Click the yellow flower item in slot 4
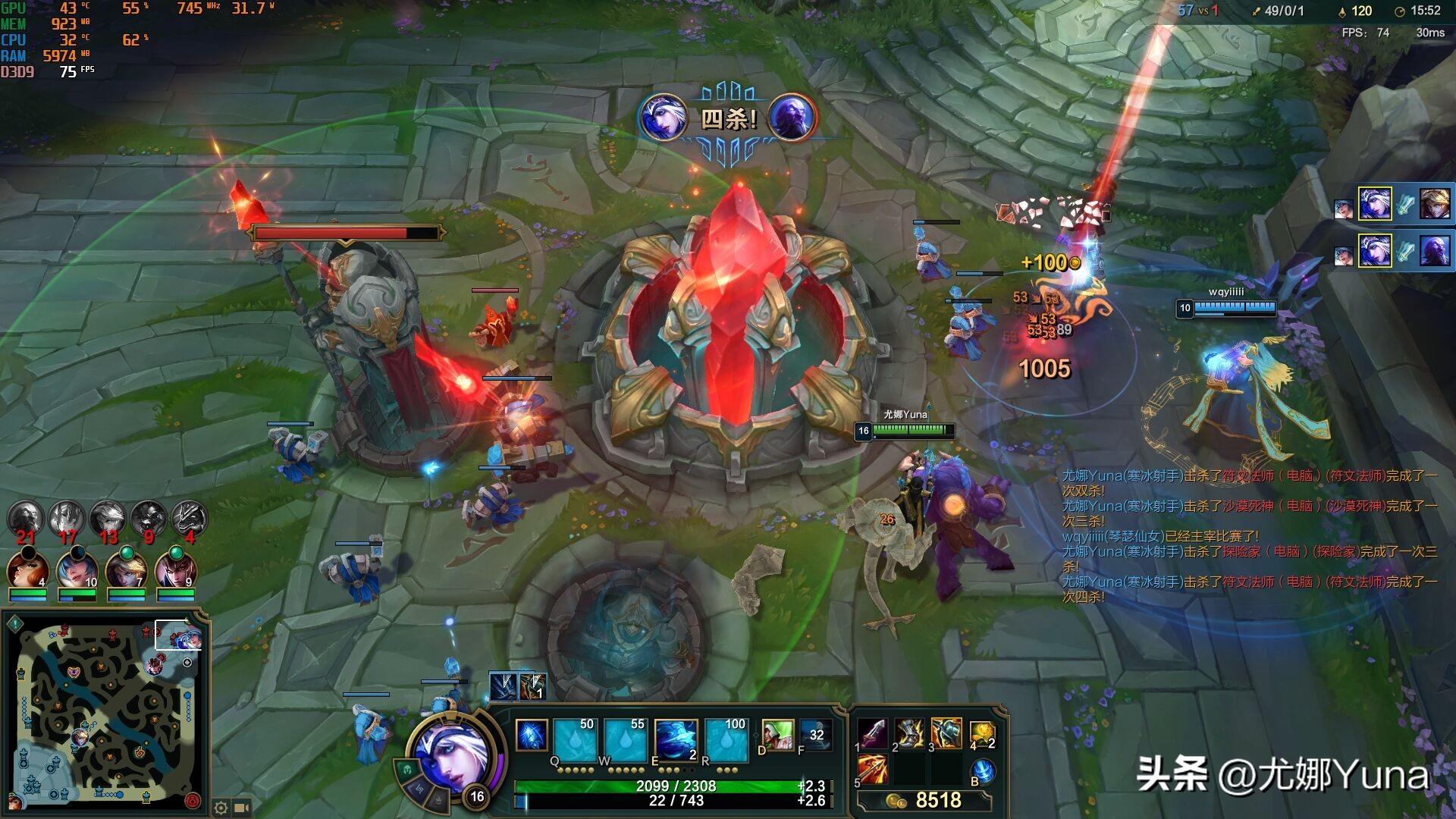Viewport: 1456px width, 819px height. 981,734
